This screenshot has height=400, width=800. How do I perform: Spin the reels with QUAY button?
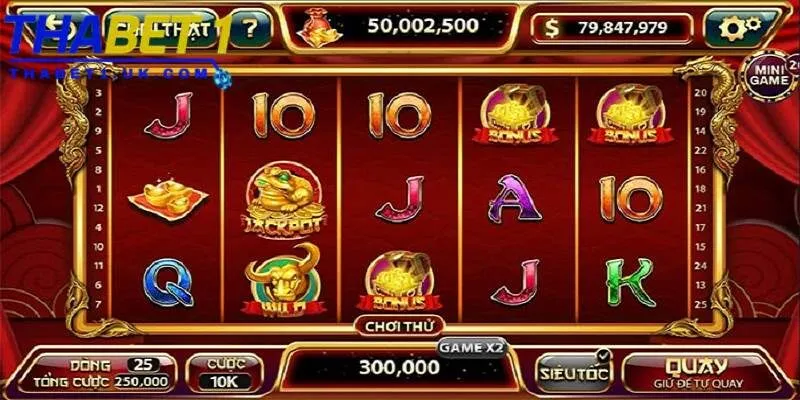698,371
